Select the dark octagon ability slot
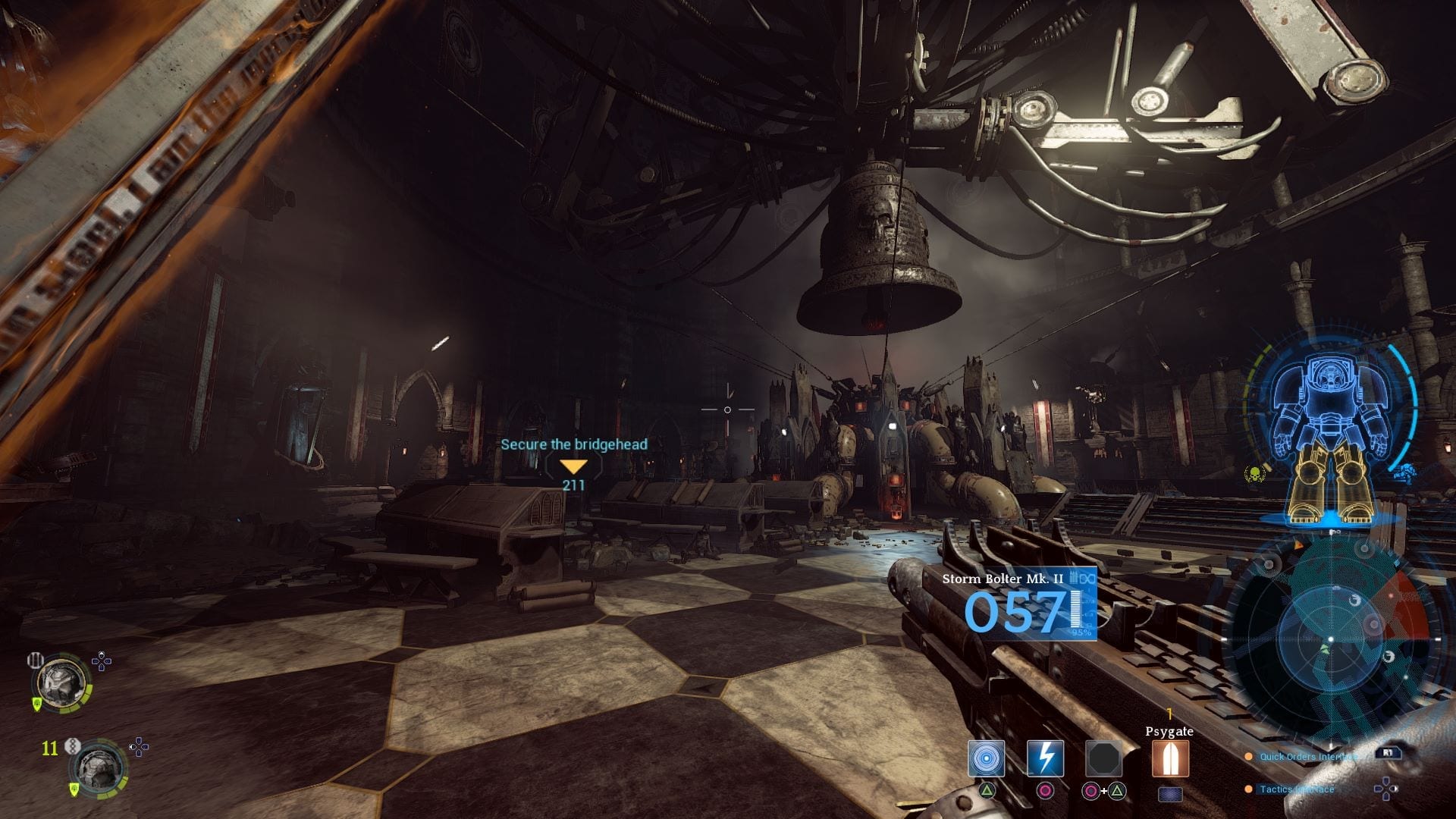1456x819 pixels. click(x=1103, y=758)
